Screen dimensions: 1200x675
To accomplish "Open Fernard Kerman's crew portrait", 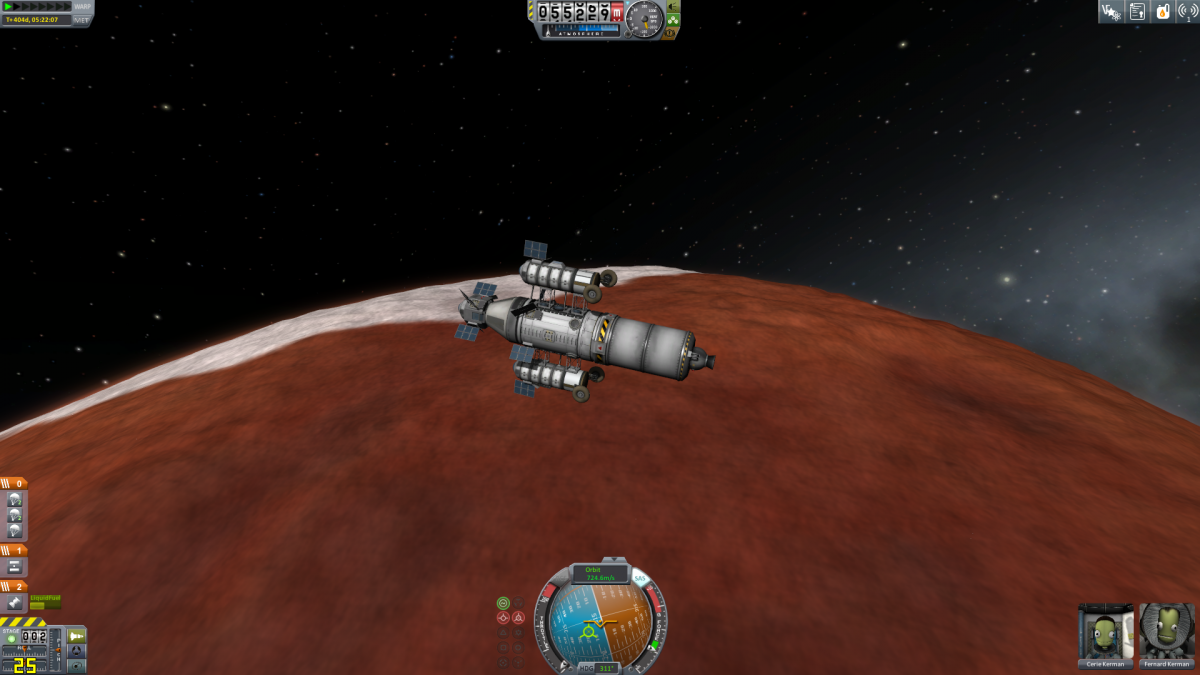I will [x=1167, y=633].
